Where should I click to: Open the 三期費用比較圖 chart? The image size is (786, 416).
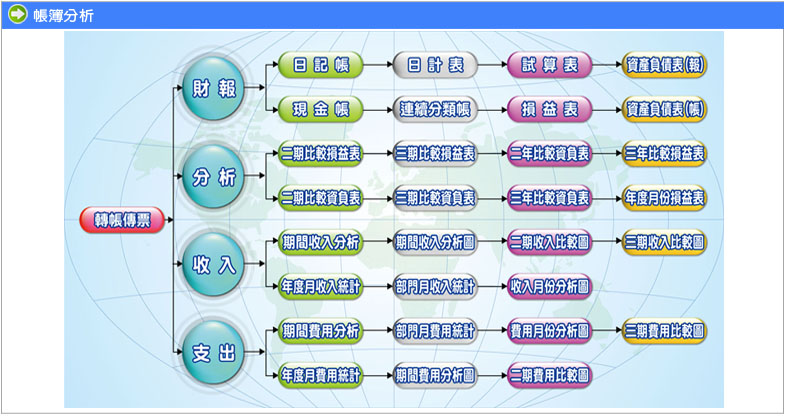pos(665,330)
